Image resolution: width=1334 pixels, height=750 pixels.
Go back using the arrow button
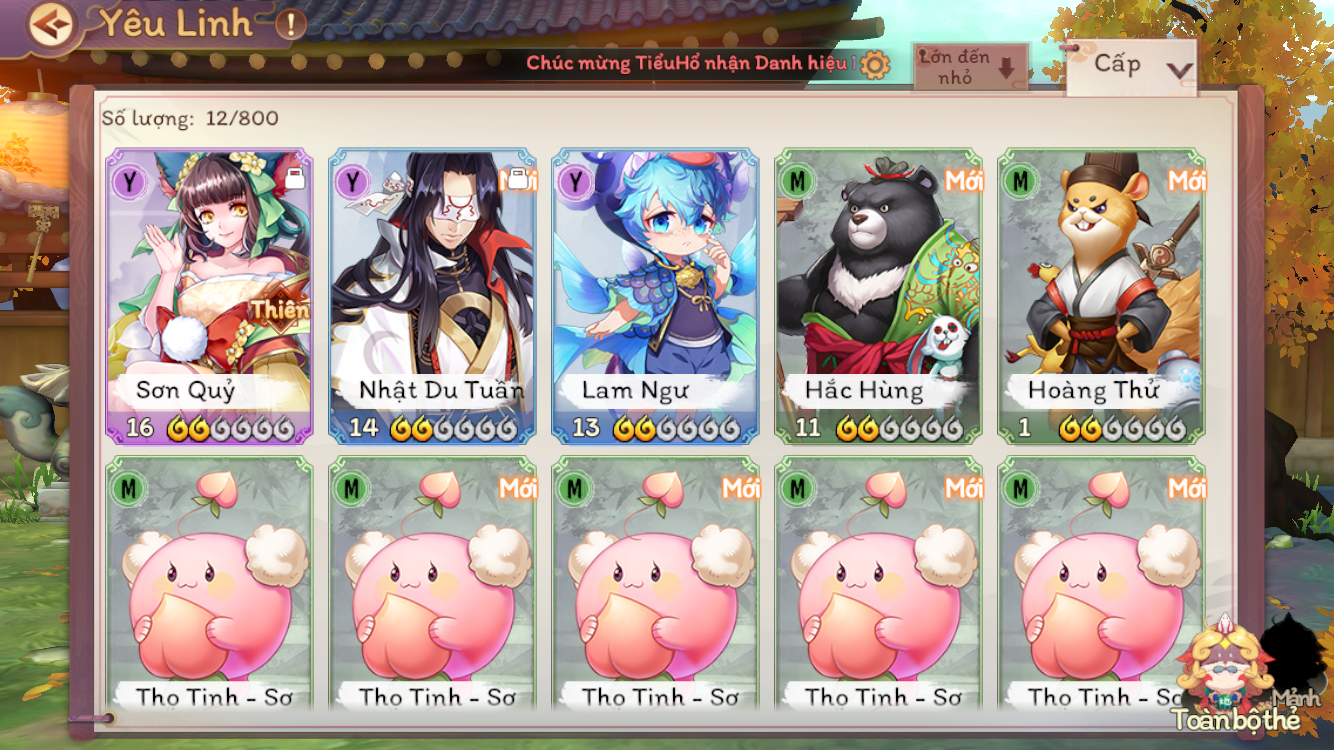click(51, 25)
